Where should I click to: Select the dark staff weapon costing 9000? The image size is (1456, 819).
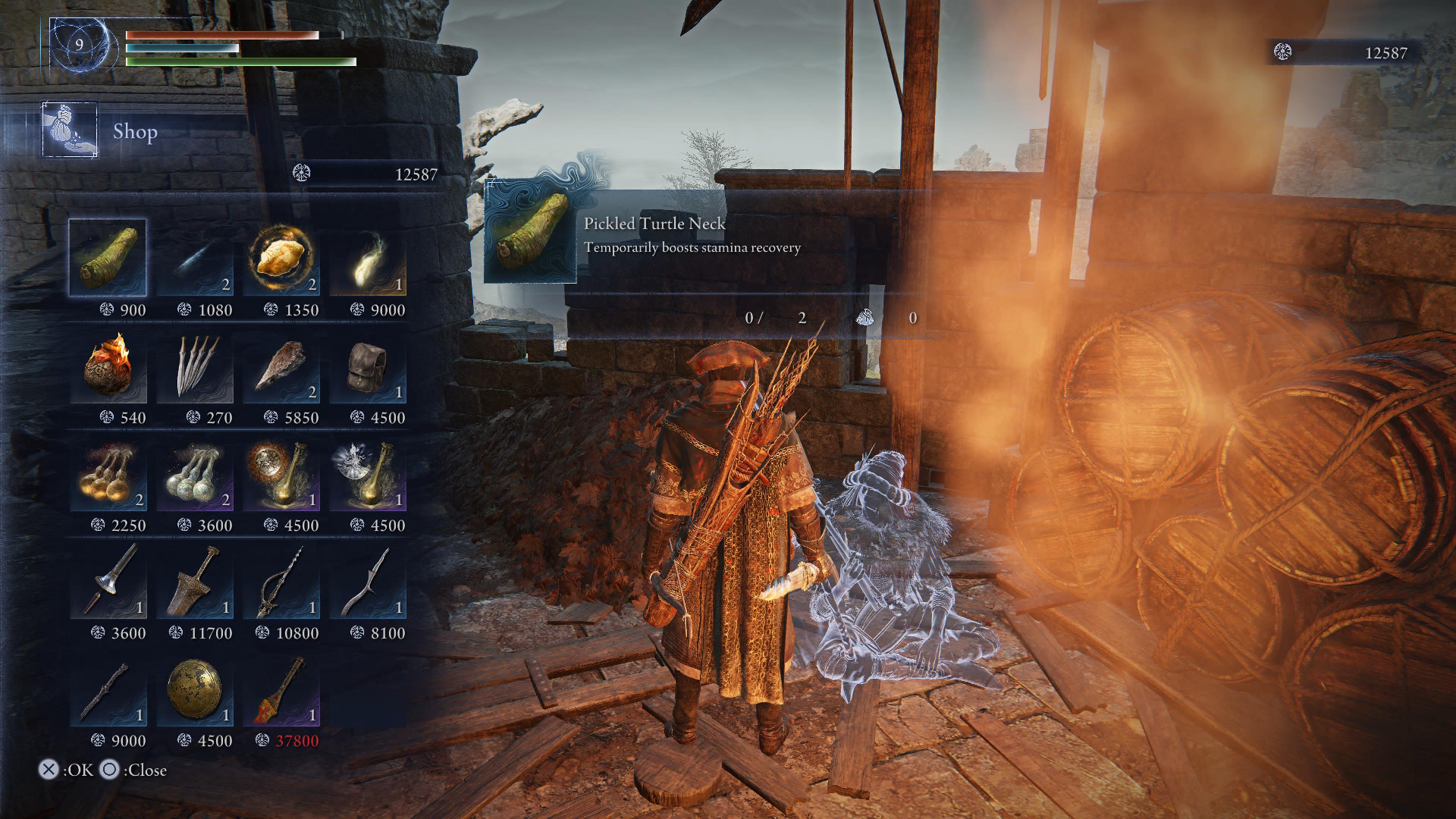click(x=108, y=689)
